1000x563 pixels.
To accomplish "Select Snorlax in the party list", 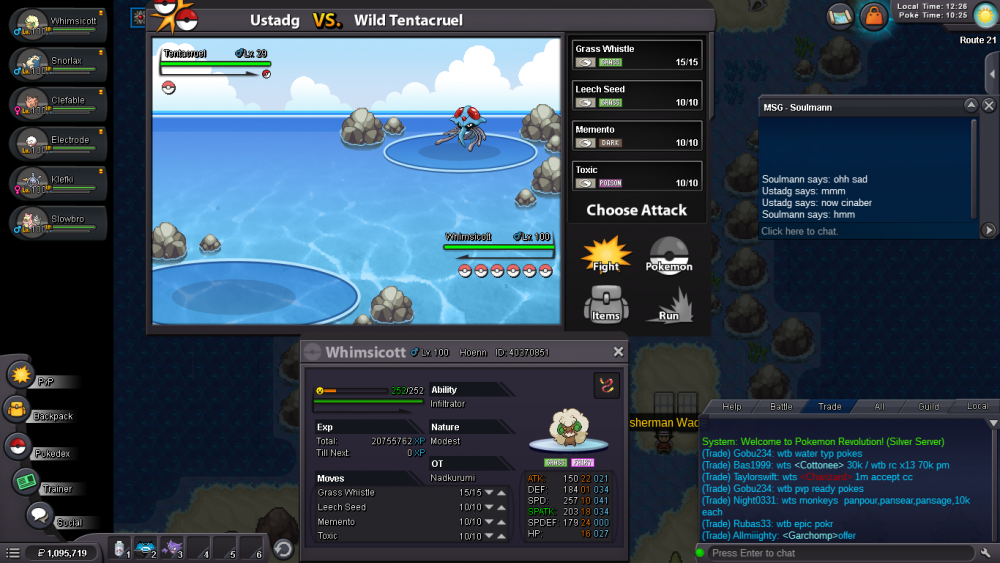I will (58, 64).
